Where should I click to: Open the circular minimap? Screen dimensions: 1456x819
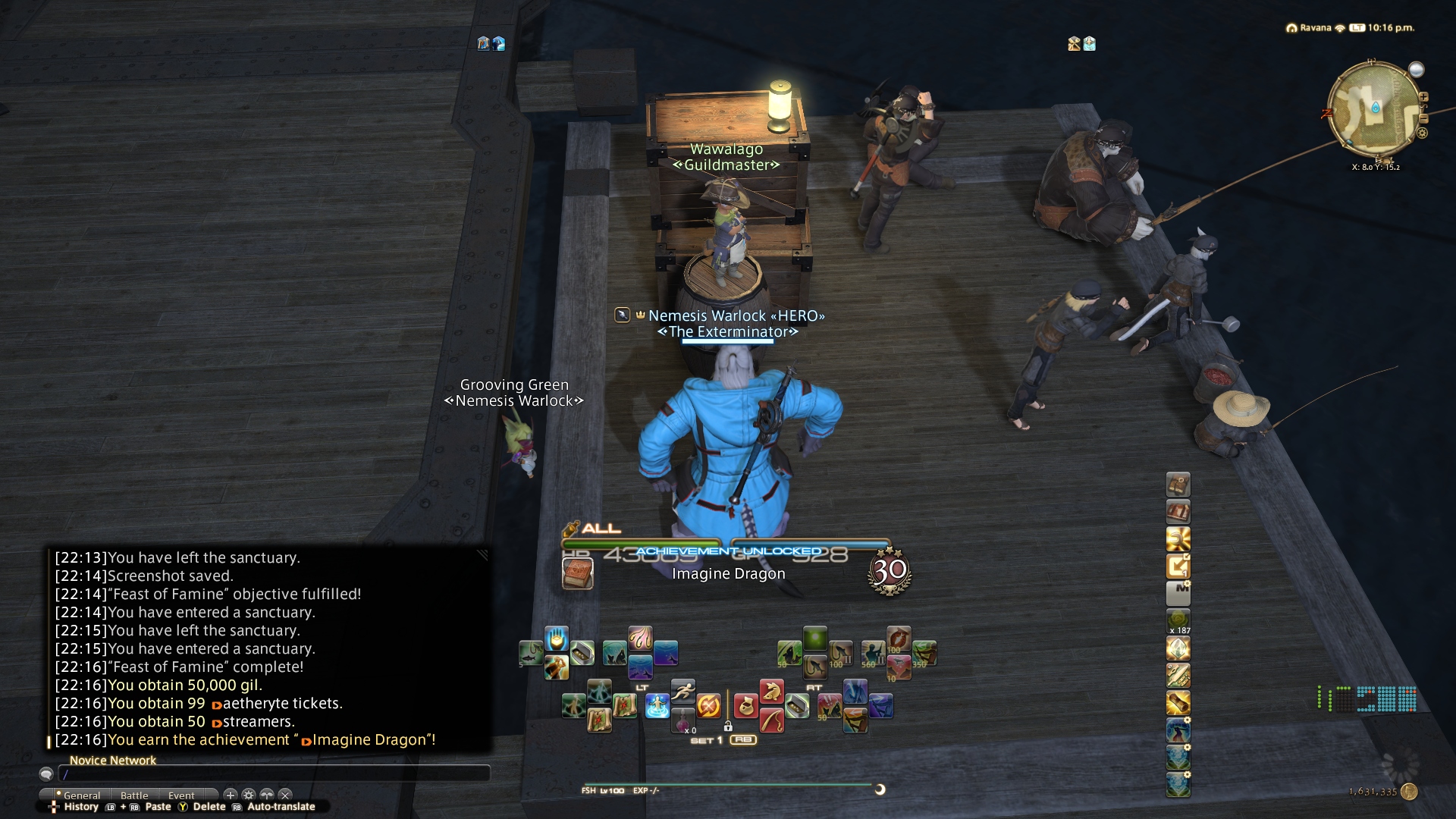coord(1373,110)
